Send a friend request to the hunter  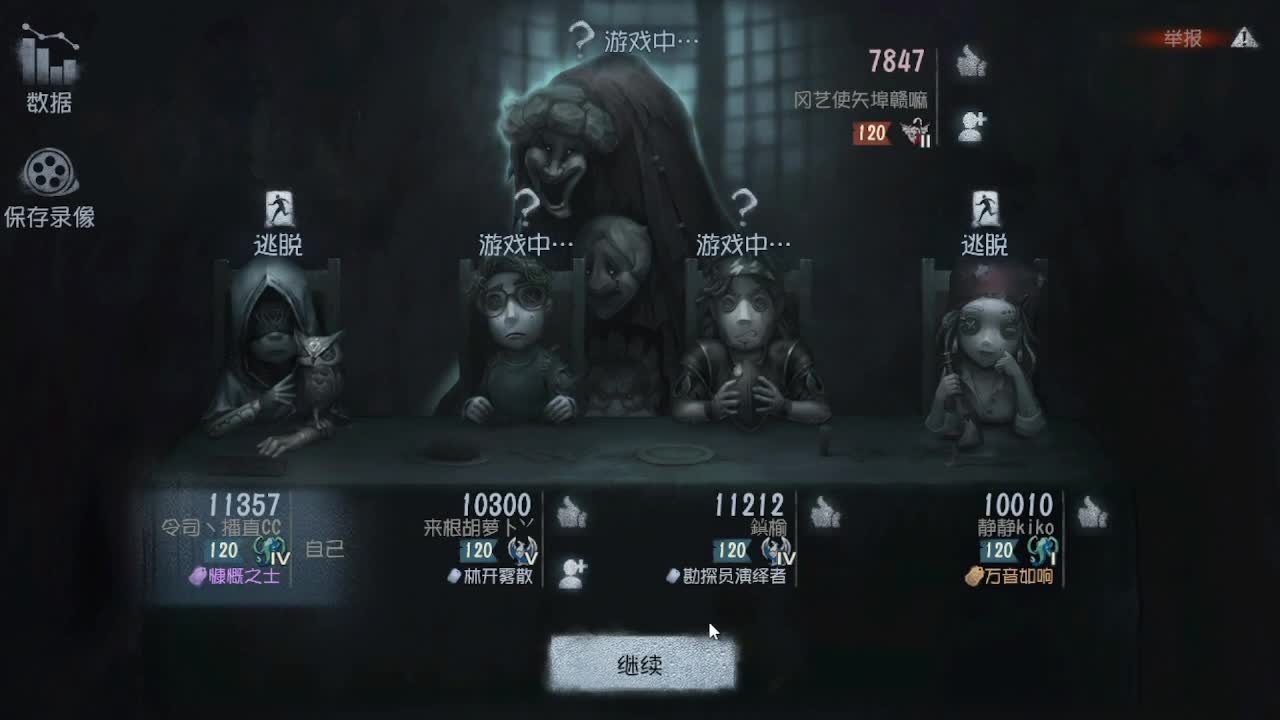pyautogui.click(x=970, y=125)
